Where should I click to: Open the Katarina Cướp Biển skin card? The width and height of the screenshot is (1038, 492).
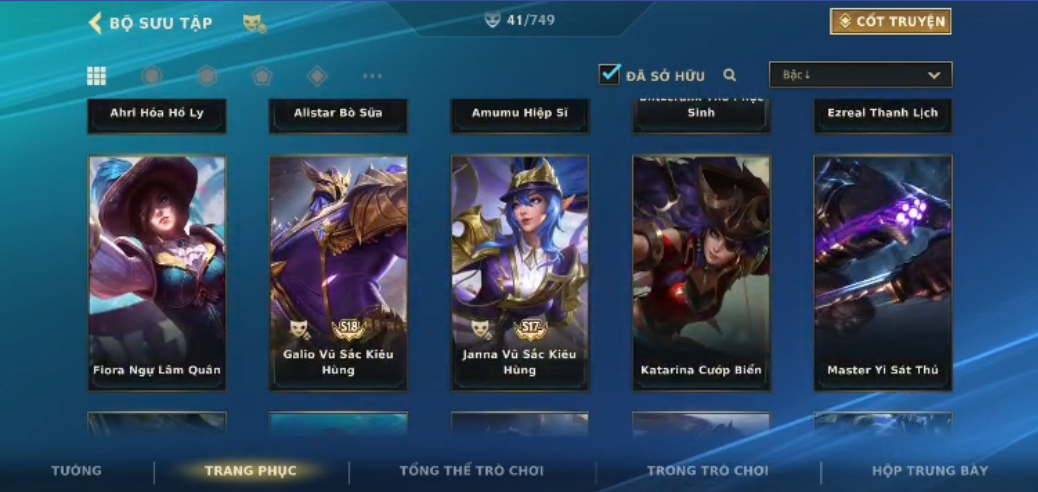pos(701,272)
